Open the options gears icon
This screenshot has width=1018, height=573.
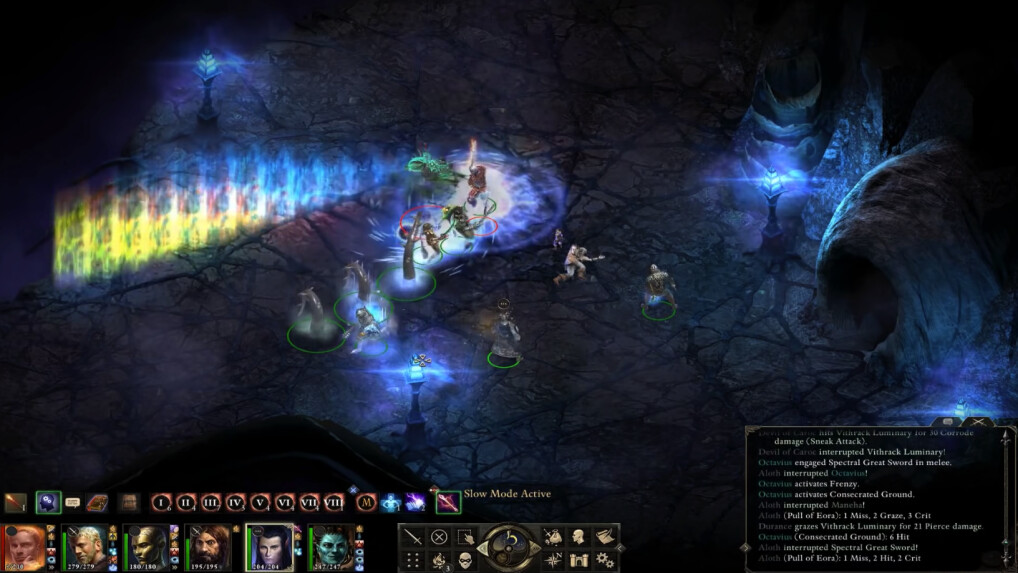coord(604,560)
